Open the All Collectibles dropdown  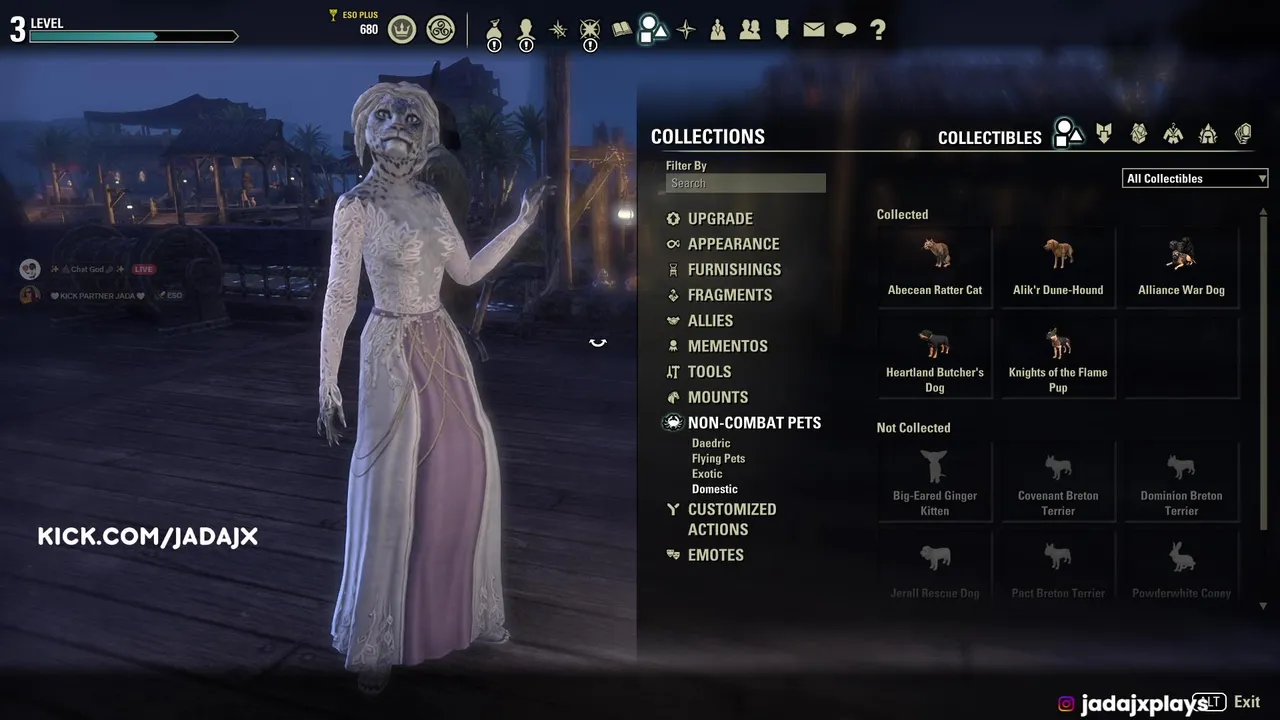click(x=1195, y=179)
